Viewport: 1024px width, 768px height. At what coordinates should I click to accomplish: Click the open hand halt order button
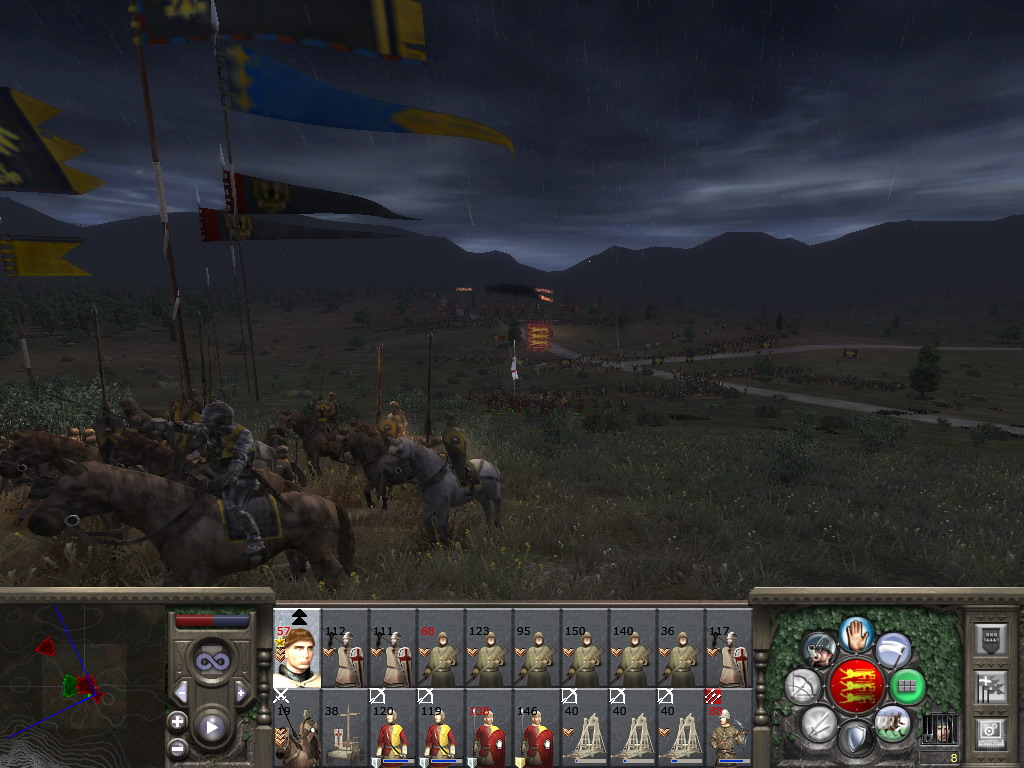point(856,633)
